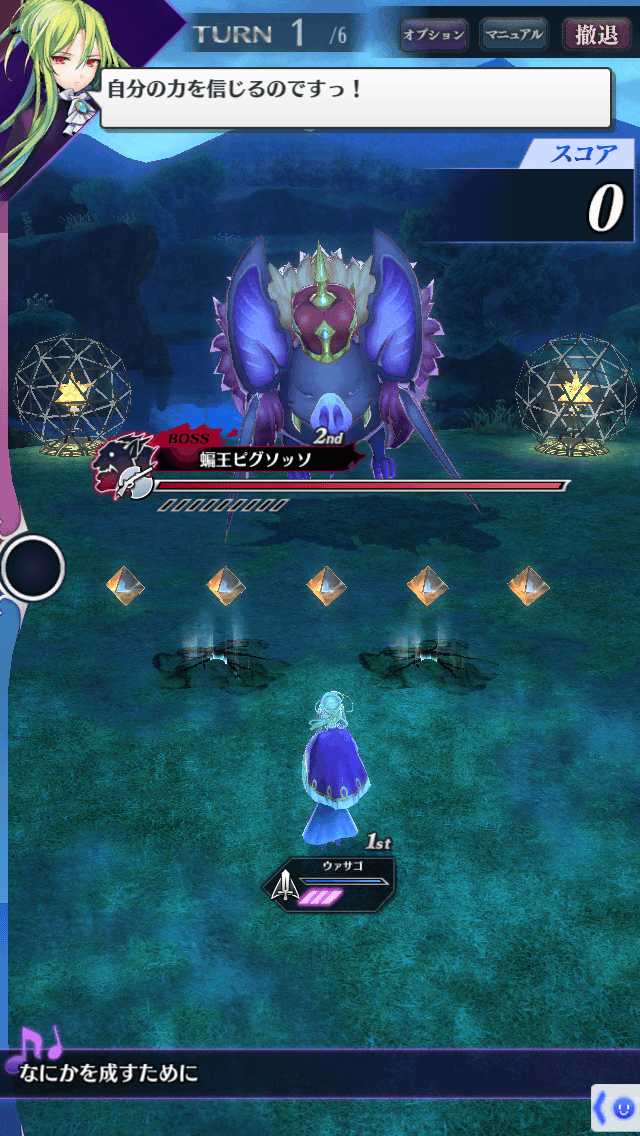Viewport: 640px width, 1136px height.
Task: Open the マニュアル manual
Action: pyautogui.click(x=514, y=35)
